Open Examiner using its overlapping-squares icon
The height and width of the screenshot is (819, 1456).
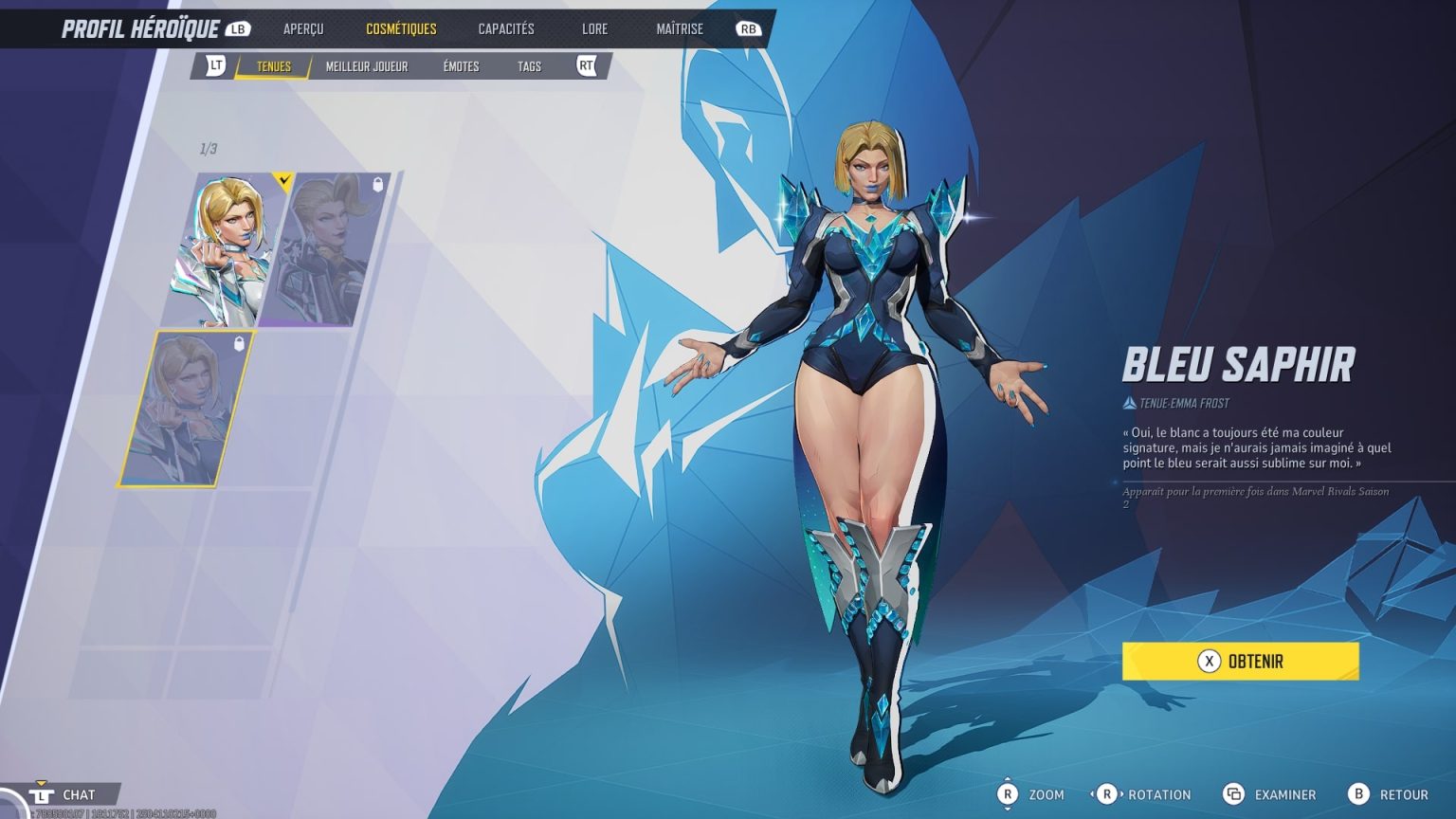[x=1234, y=794]
